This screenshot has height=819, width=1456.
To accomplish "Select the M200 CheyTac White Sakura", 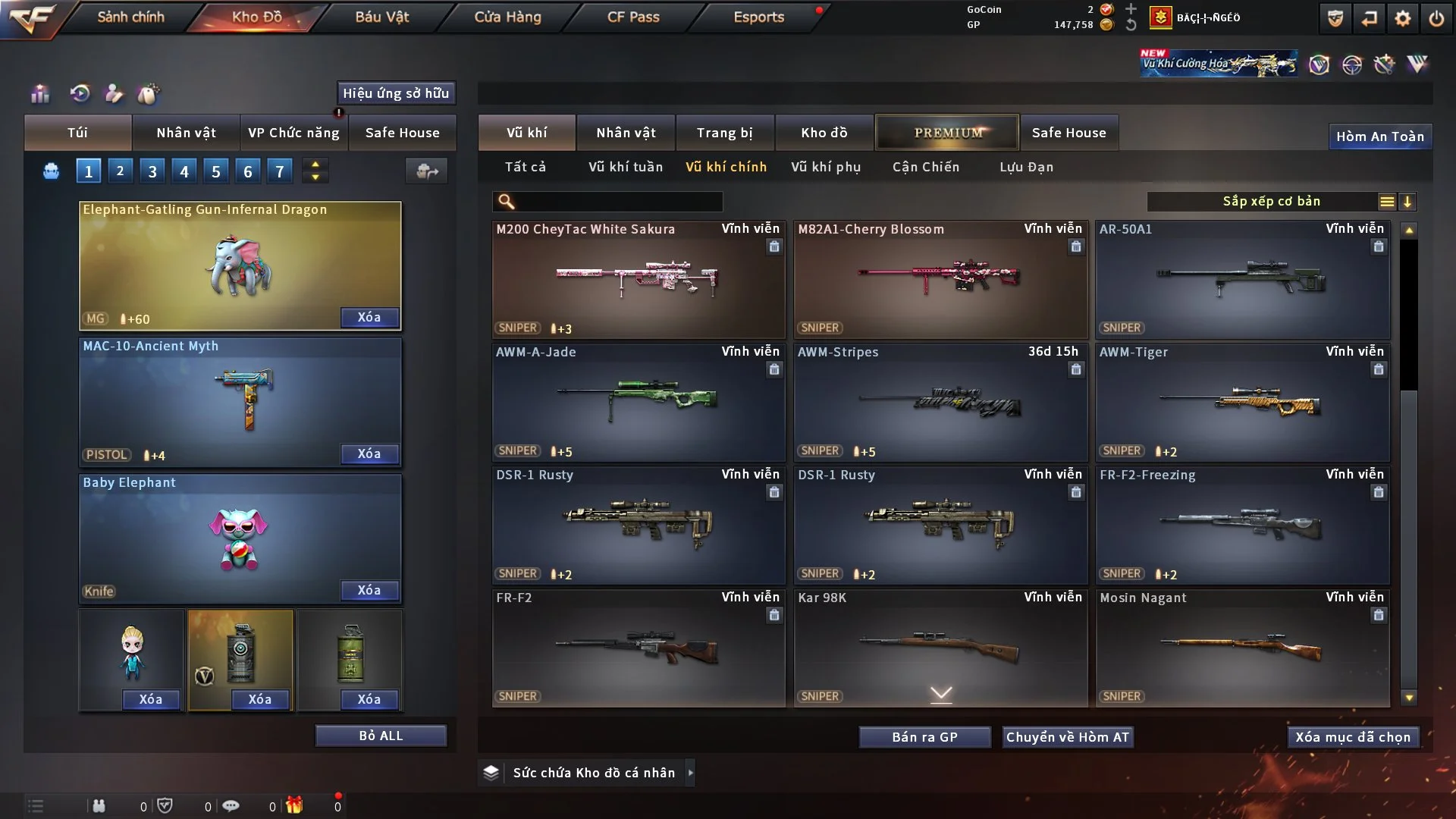I will [638, 279].
